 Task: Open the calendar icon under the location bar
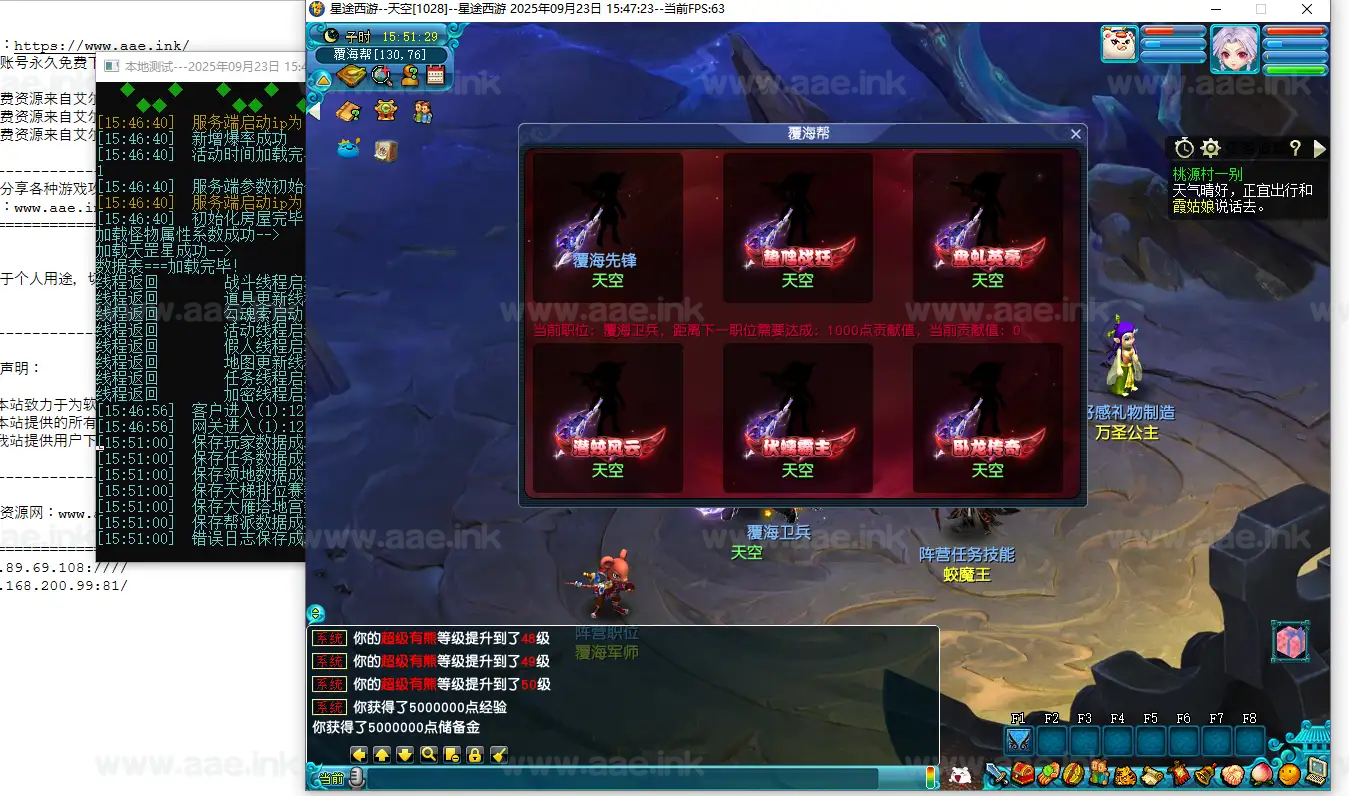pyautogui.click(x=435, y=75)
